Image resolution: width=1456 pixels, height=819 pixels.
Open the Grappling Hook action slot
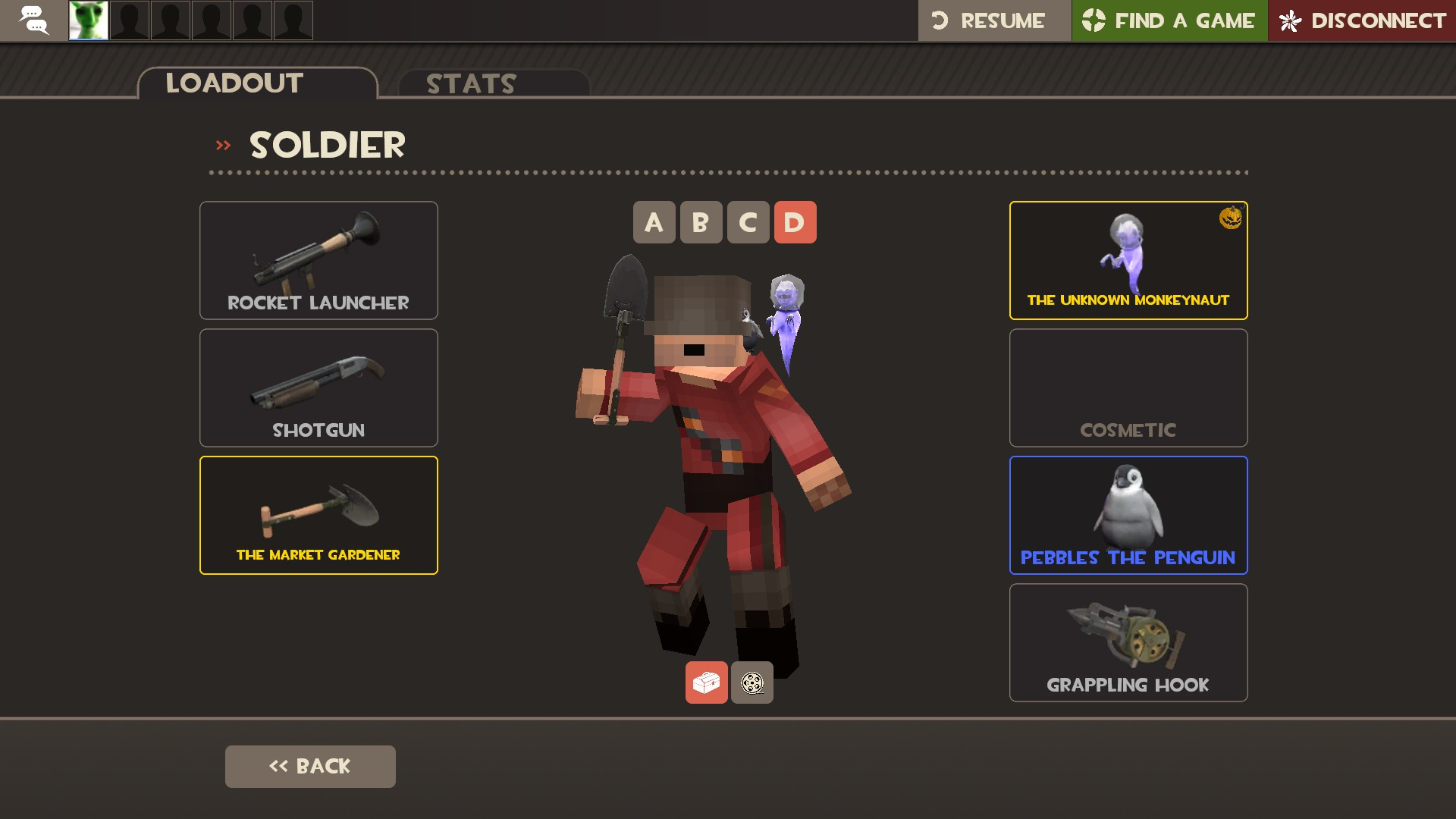tap(1128, 642)
